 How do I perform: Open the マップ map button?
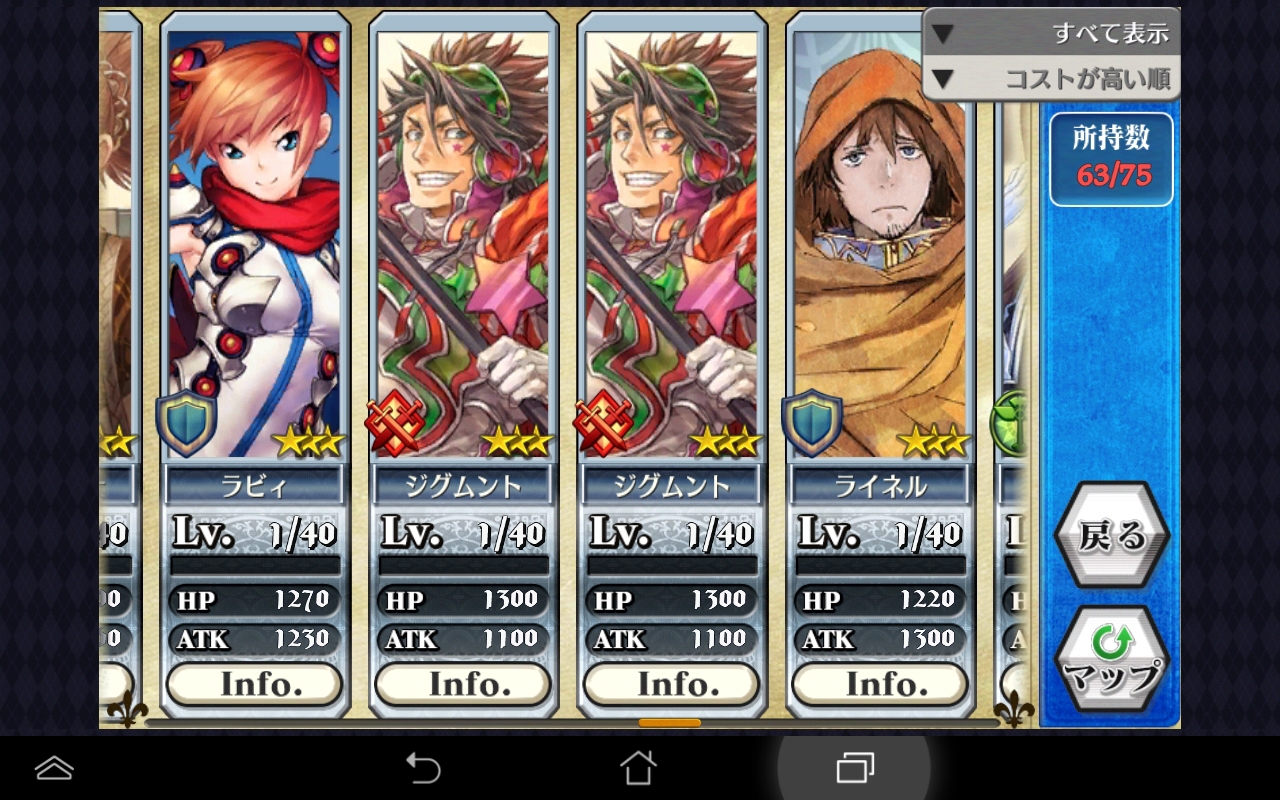pyautogui.click(x=1111, y=660)
